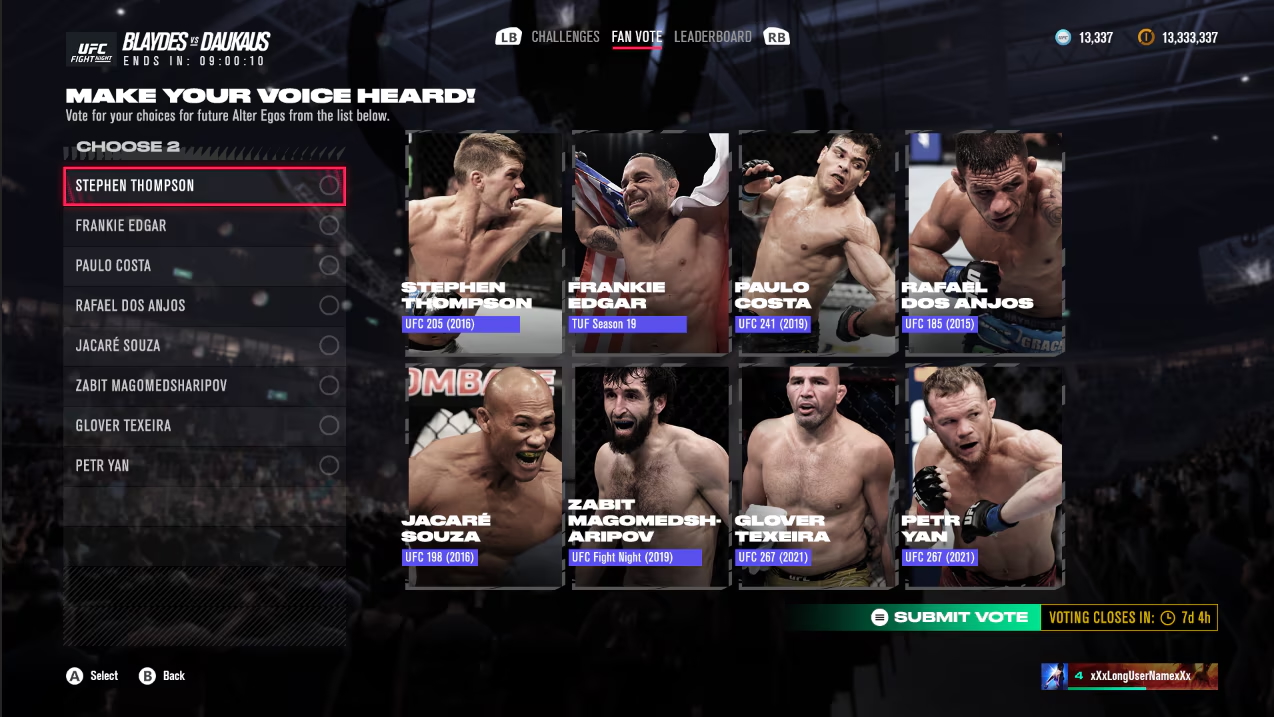Viewport: 1274px width, 717px height.
Task: Select the Zabit Magomedsharipov Fight Night card
Action: click(x=651, y=476)
